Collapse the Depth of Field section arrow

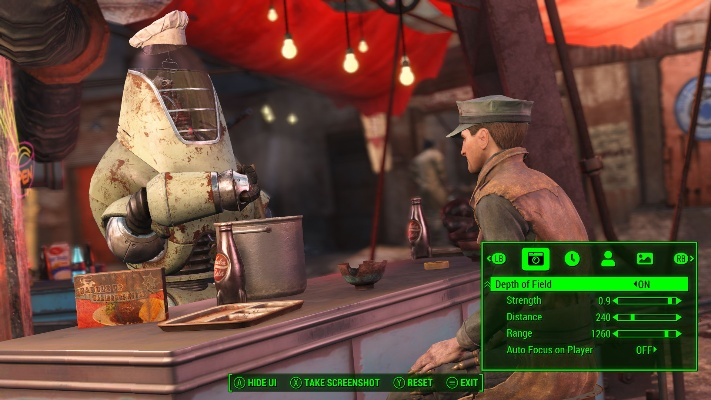(x=489, y=284)
